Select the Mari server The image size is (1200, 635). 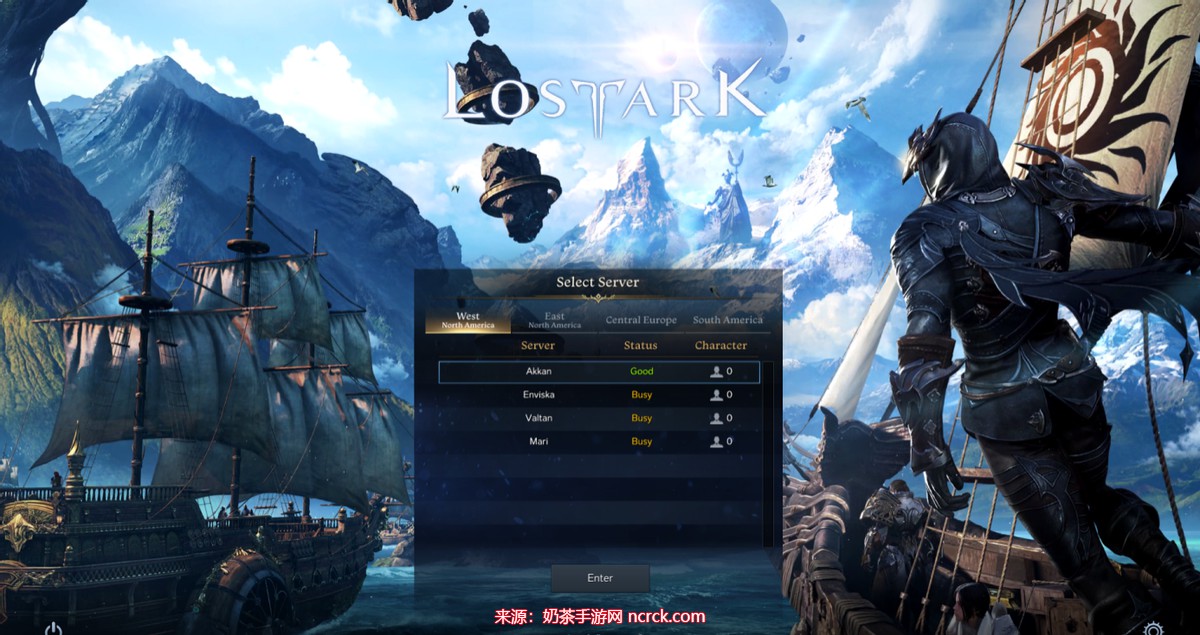pyautogui.click(x=598, y=441)
